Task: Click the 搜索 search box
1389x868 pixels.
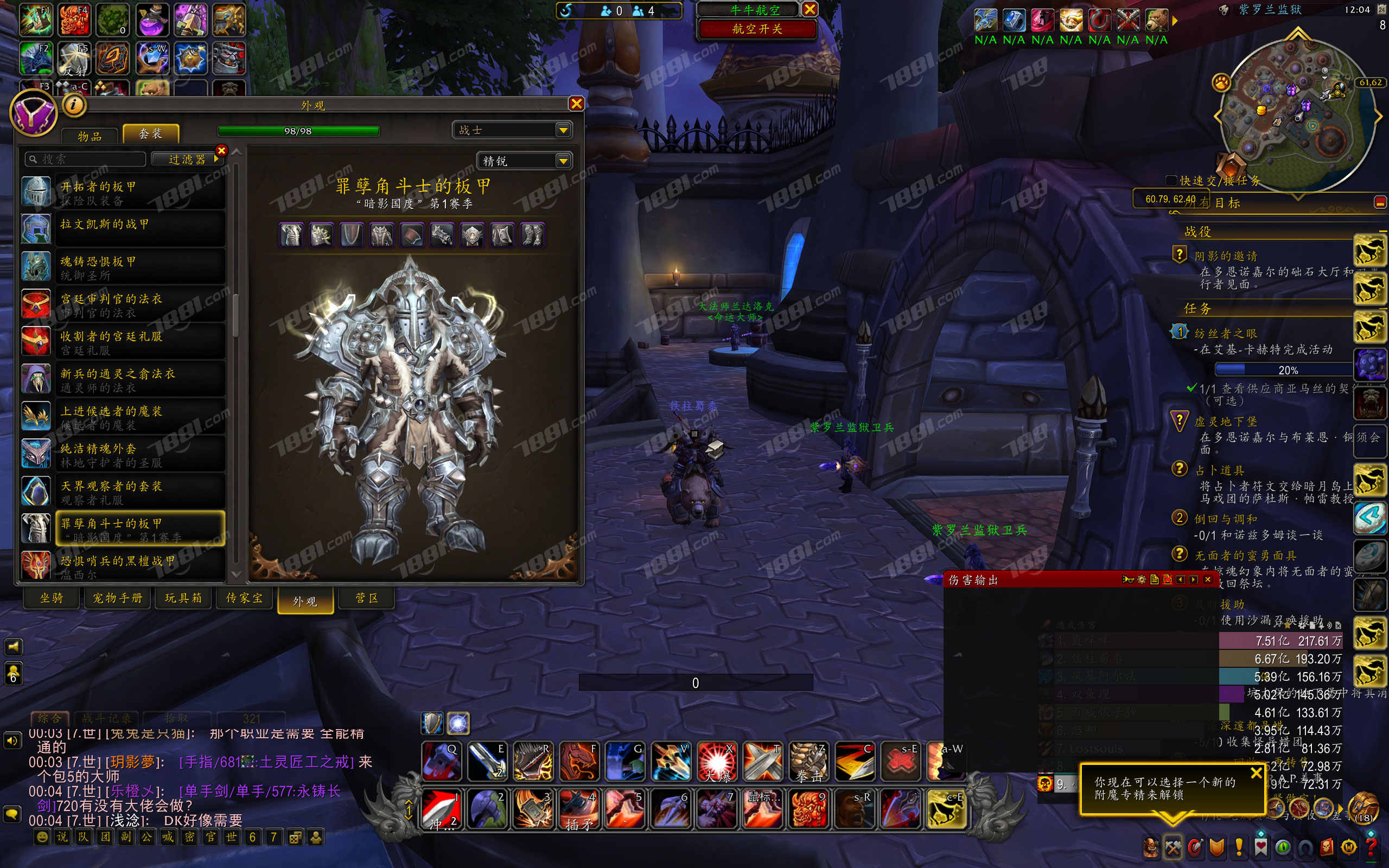Action: point(86,159)
